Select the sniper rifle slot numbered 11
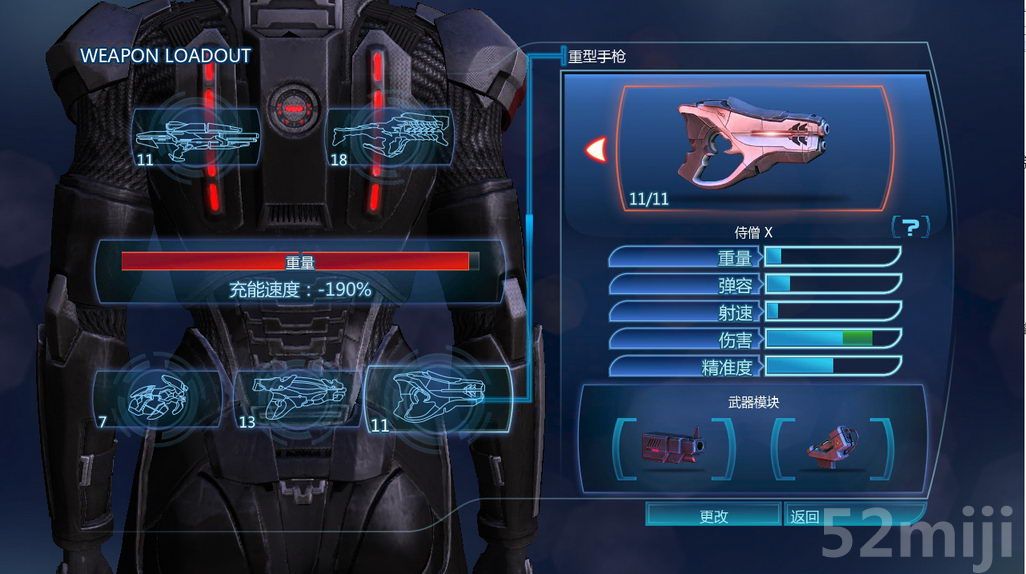Image resolution: width=1026 pixels, height=574 pixels. (x=195, y=137)
